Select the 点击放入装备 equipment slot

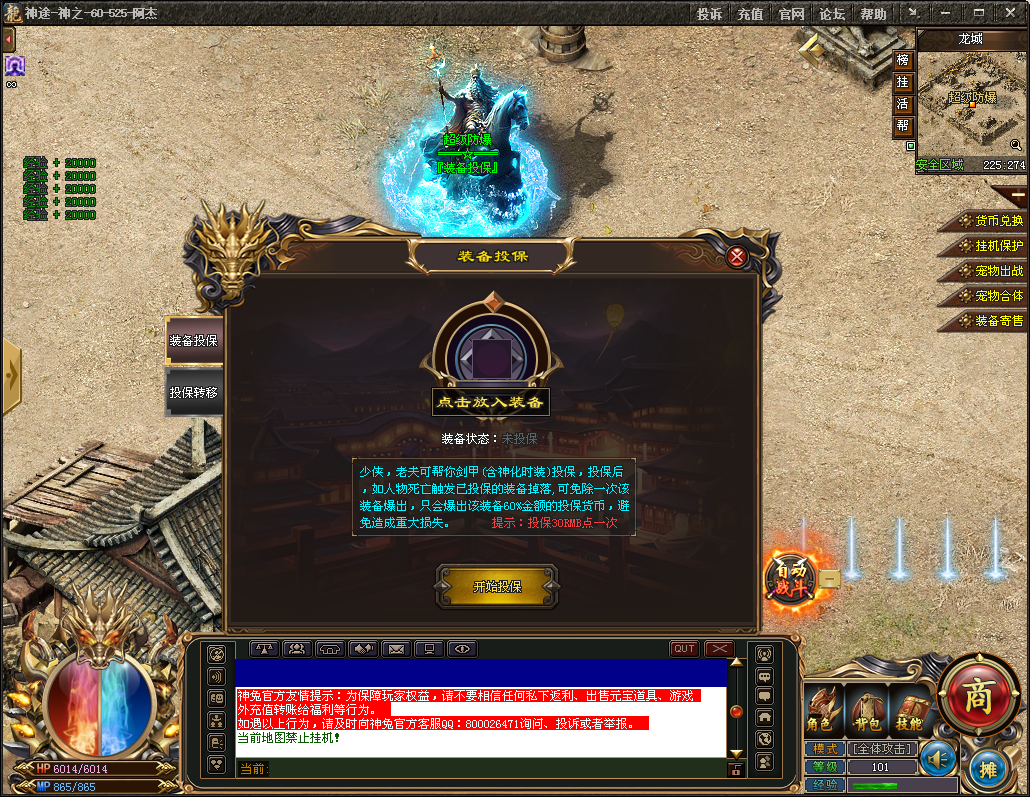[491, 357]
